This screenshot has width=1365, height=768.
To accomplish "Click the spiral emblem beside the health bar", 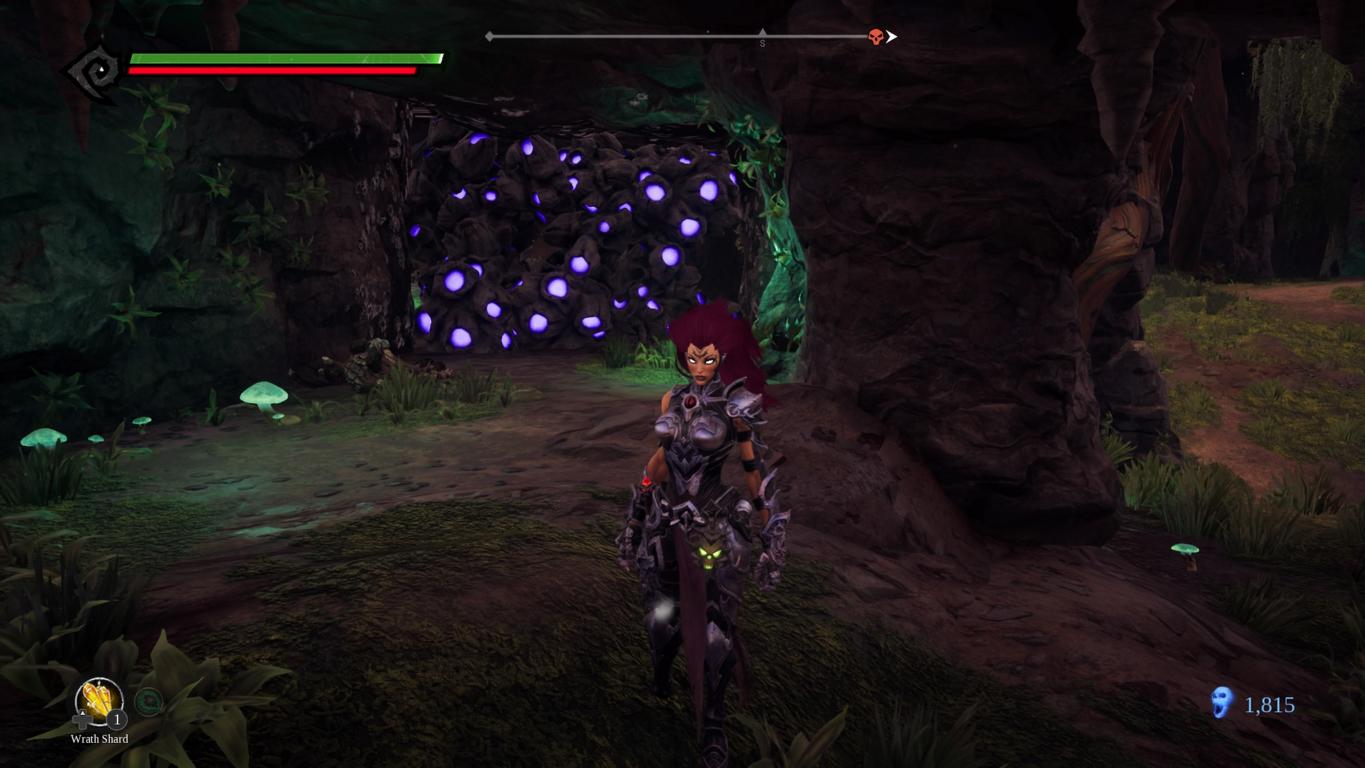I will 97,70.
